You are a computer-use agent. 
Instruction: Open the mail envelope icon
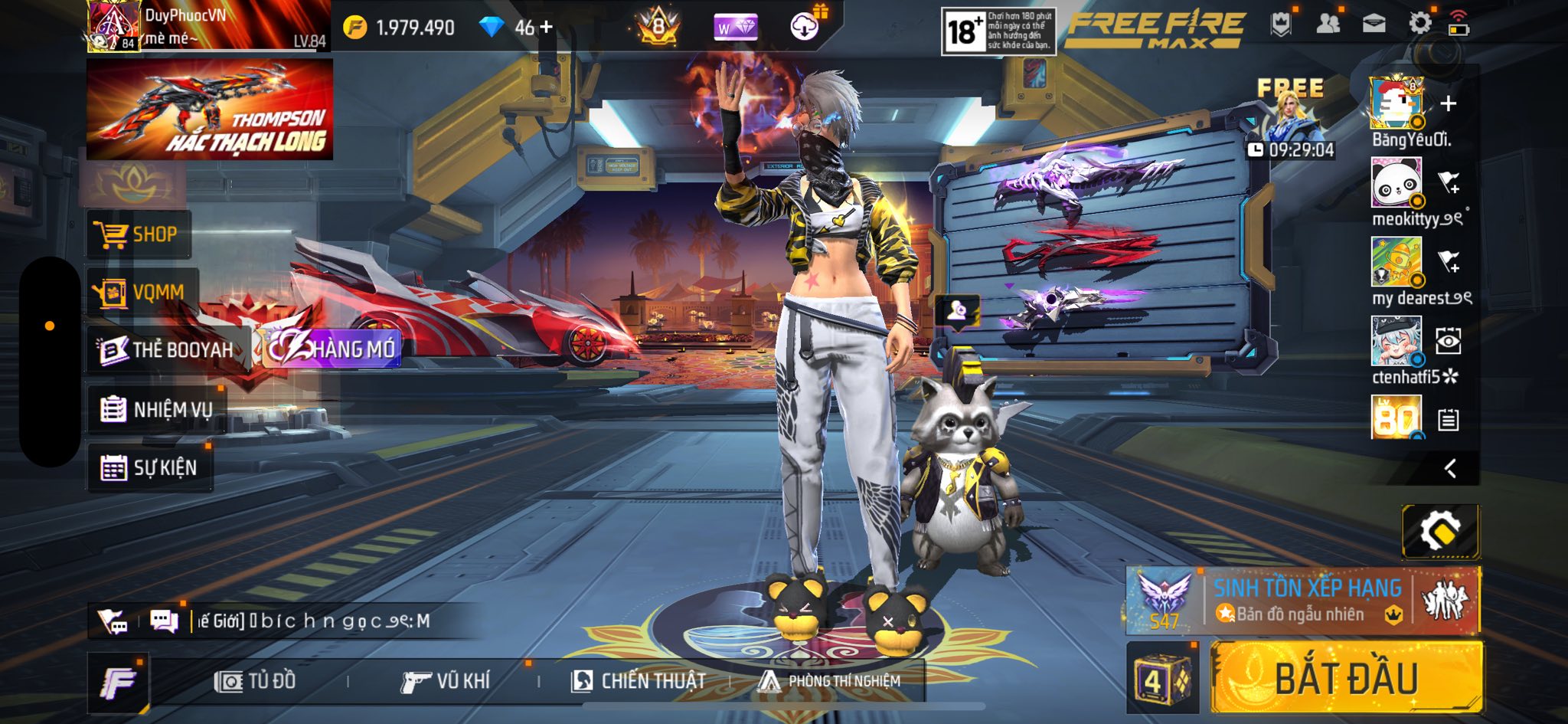tap(1374, 24)
